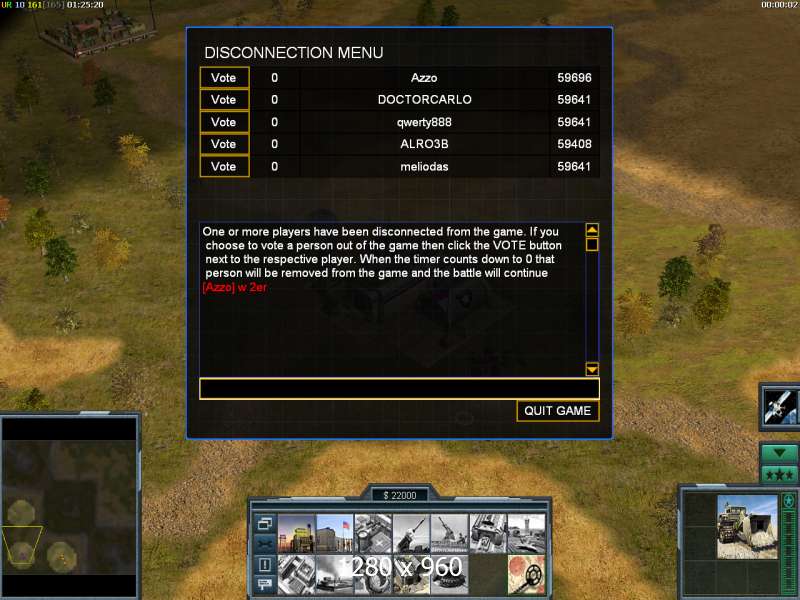The width and height of the screenshot is (800, 600).
Task: Toggle the green down-arrow panel button
Action: point(779,453)
